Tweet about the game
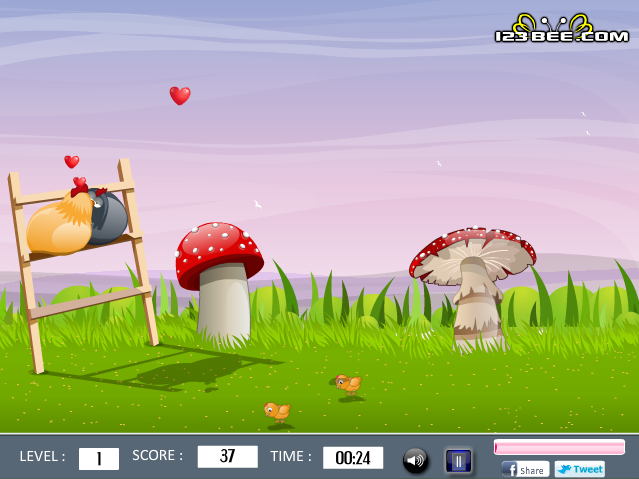This screenshot has height=479, width=639. (580, 469)
